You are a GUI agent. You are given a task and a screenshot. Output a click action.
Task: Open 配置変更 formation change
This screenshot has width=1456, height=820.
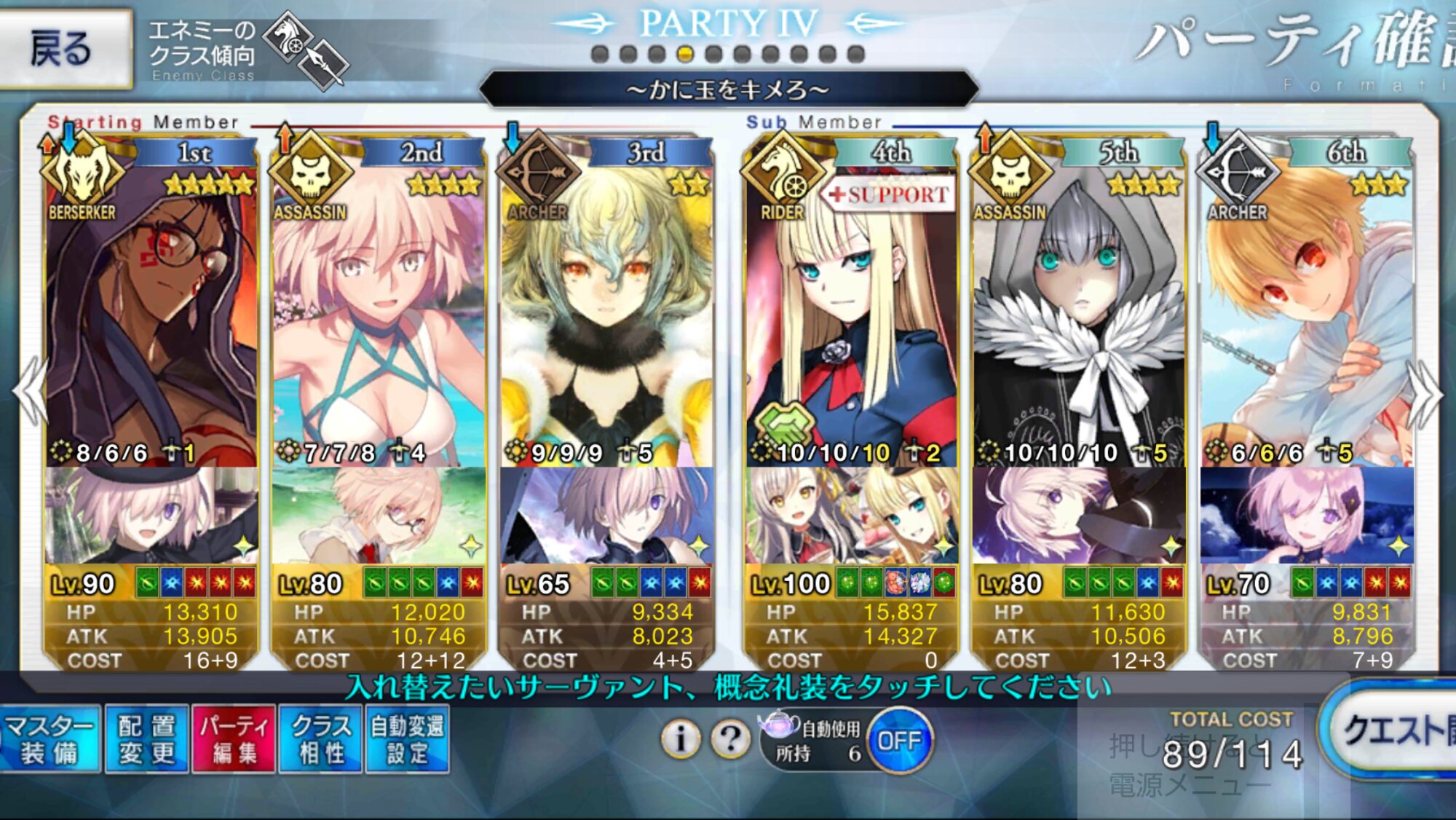pos(147,739)
